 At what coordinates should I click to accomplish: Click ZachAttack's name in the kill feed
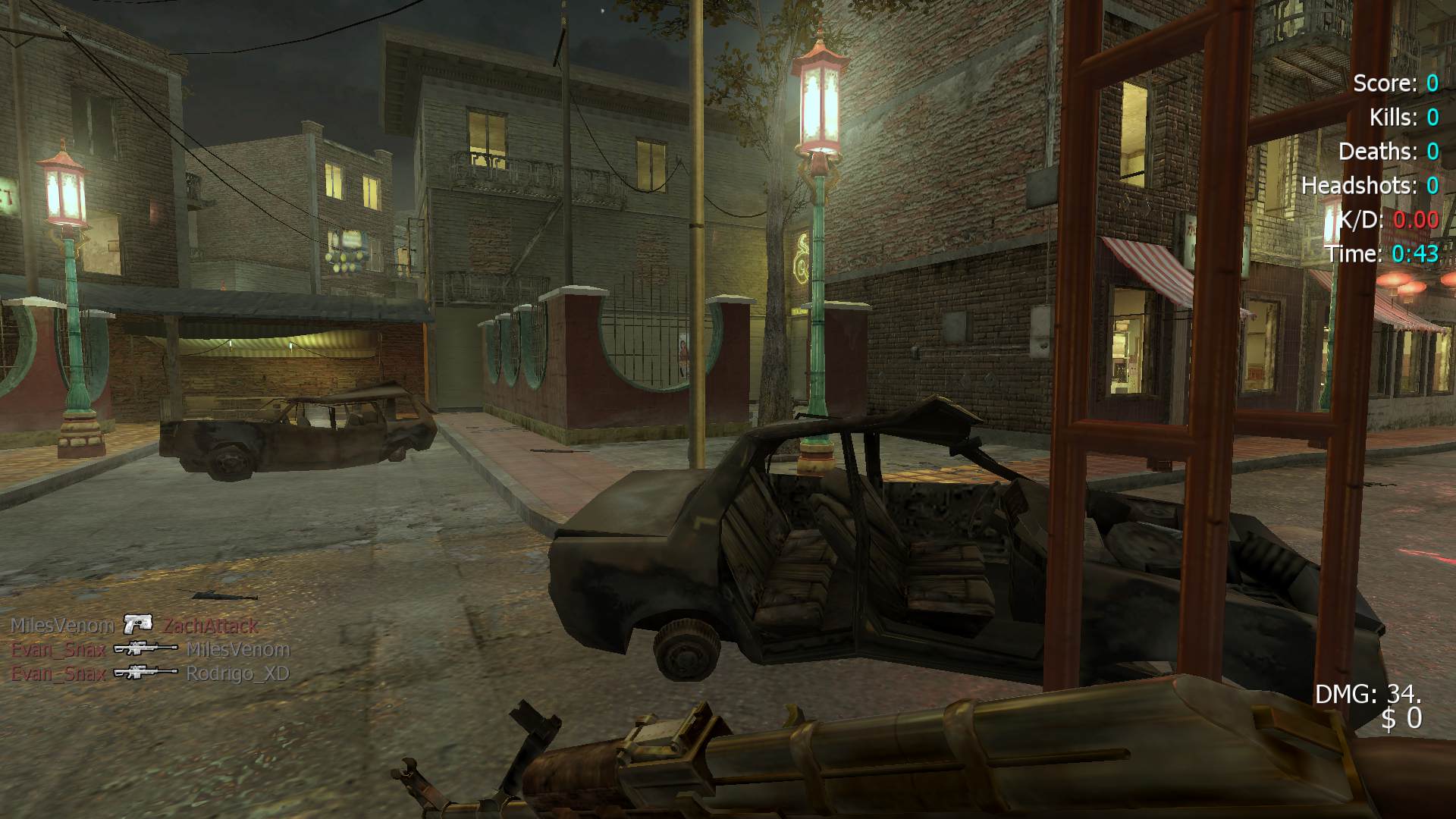pos(211,626)
